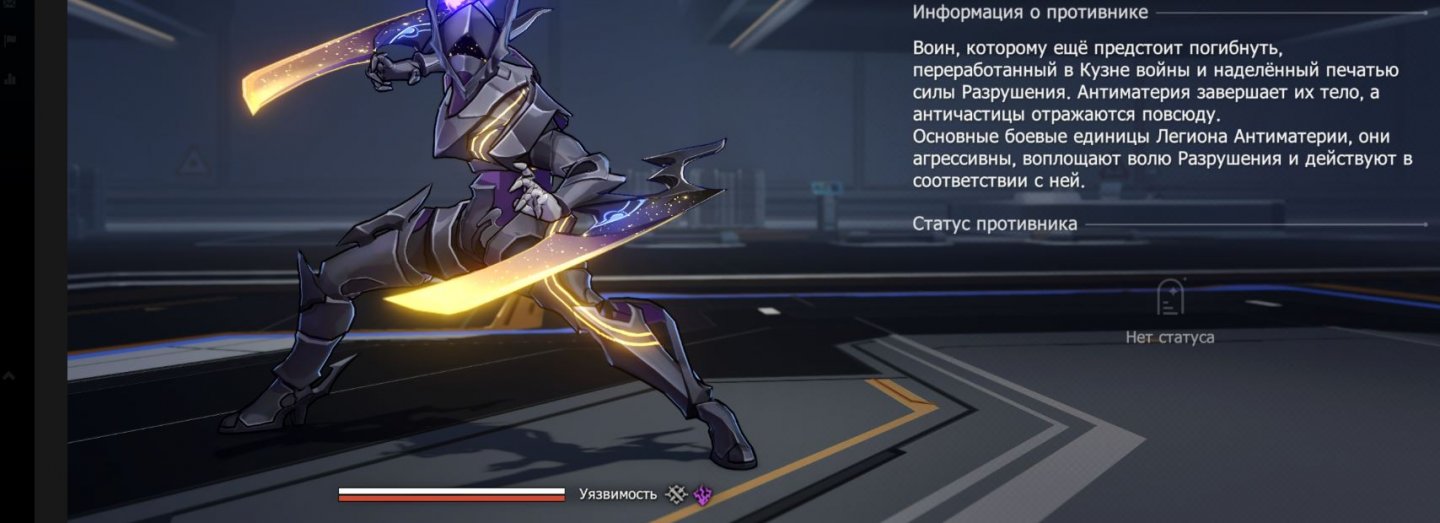This screenshot has height=523, width=1440.
Task: Click the 'Нет статуса' empty status icon
Action: click(1170, 299)
